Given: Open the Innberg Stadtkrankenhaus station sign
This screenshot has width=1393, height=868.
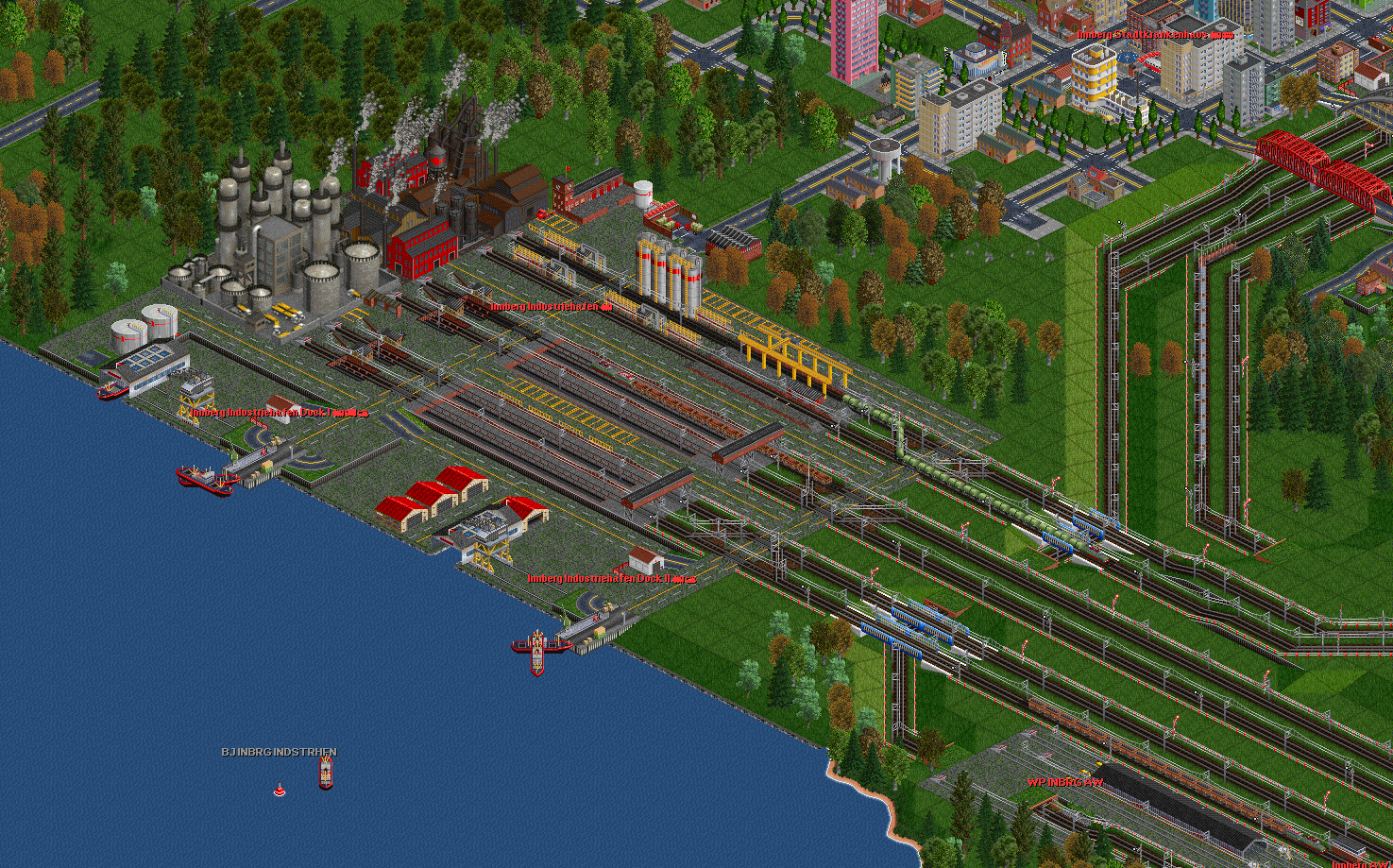Looking at the screenshot, I should [x=1154, y=34].
